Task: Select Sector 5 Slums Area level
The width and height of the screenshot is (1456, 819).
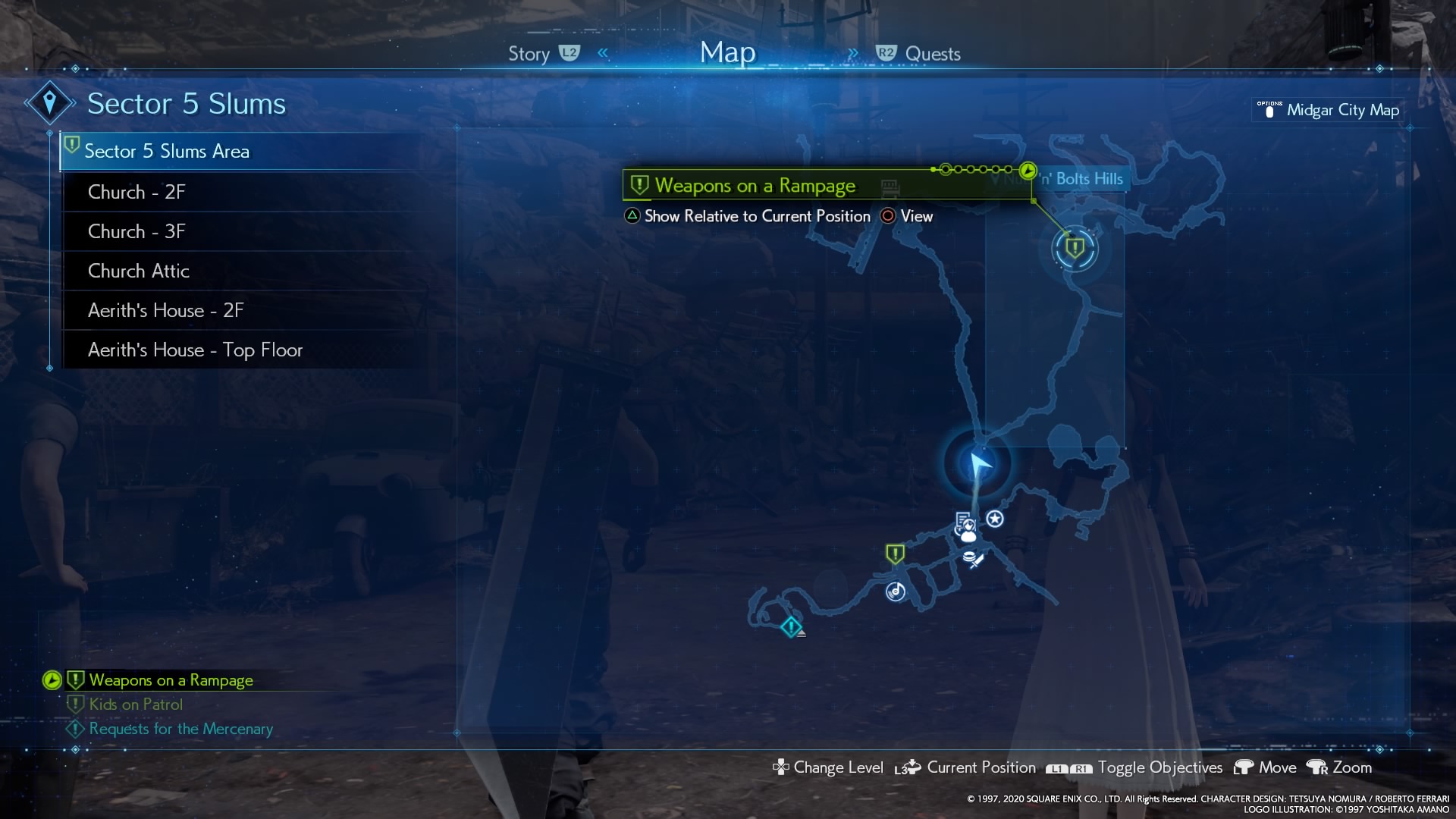Action: click(x=167, y=152)
